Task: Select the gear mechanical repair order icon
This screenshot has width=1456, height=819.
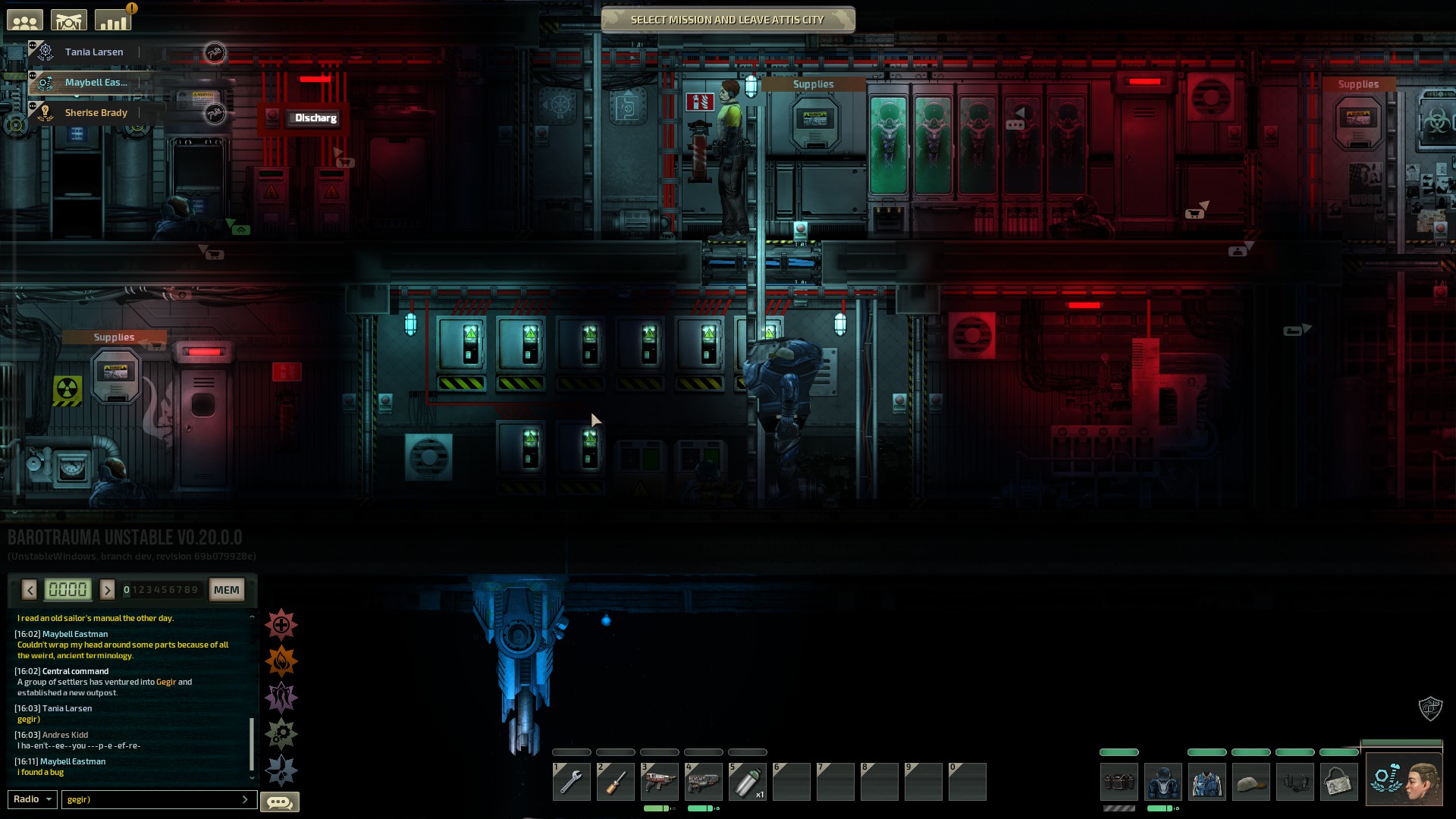Action: pyautogui.click(x=281, y=733)
